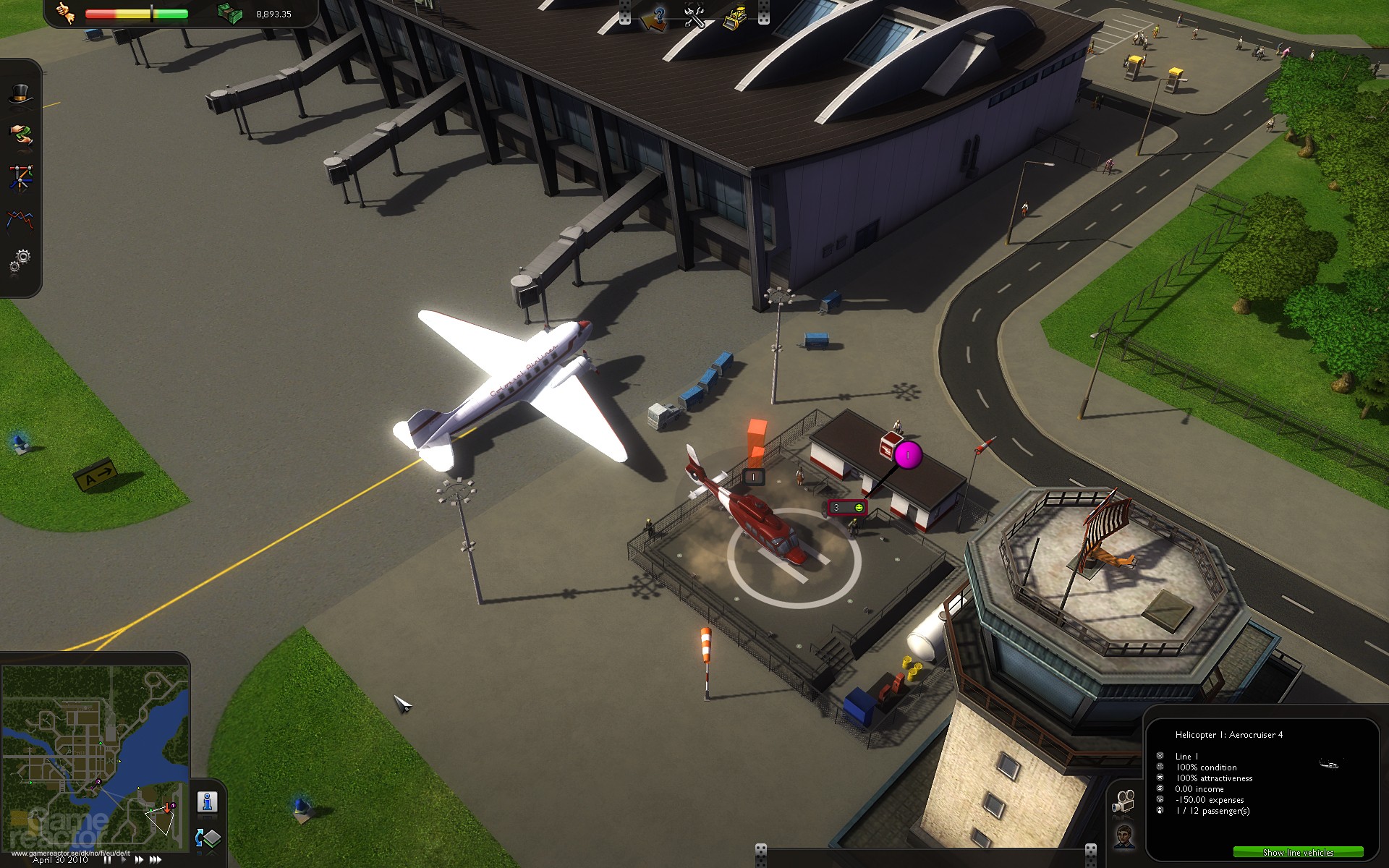Viewport: 1389px width, 868px height.
Task: Toggle minimap layer view with diamond icon
Action: point(212,838)
